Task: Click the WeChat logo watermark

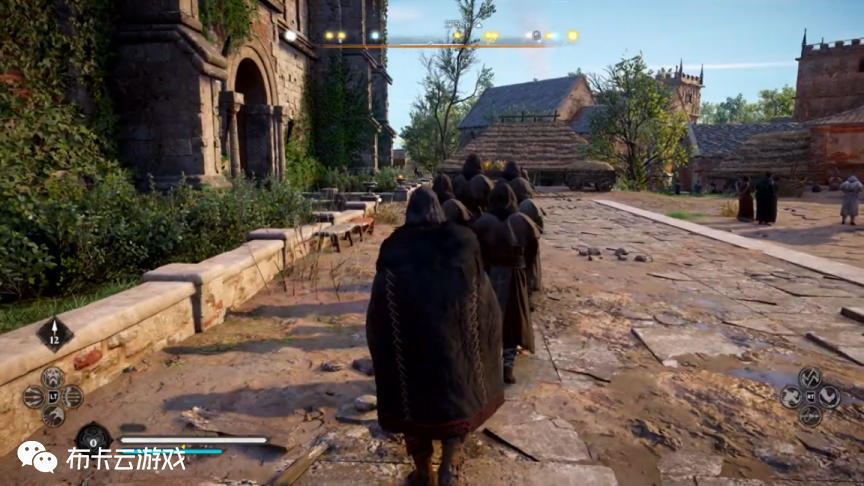Action: [37, 458]
